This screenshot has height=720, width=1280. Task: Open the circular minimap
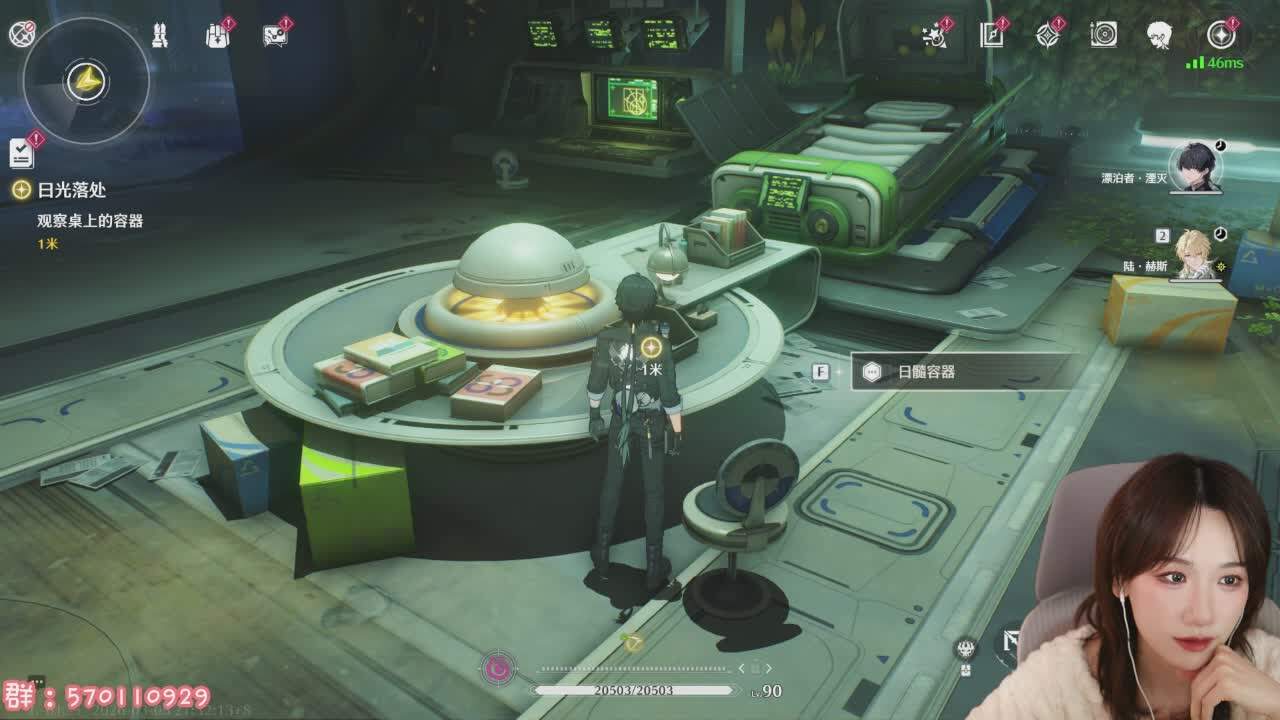pos(86,81)
